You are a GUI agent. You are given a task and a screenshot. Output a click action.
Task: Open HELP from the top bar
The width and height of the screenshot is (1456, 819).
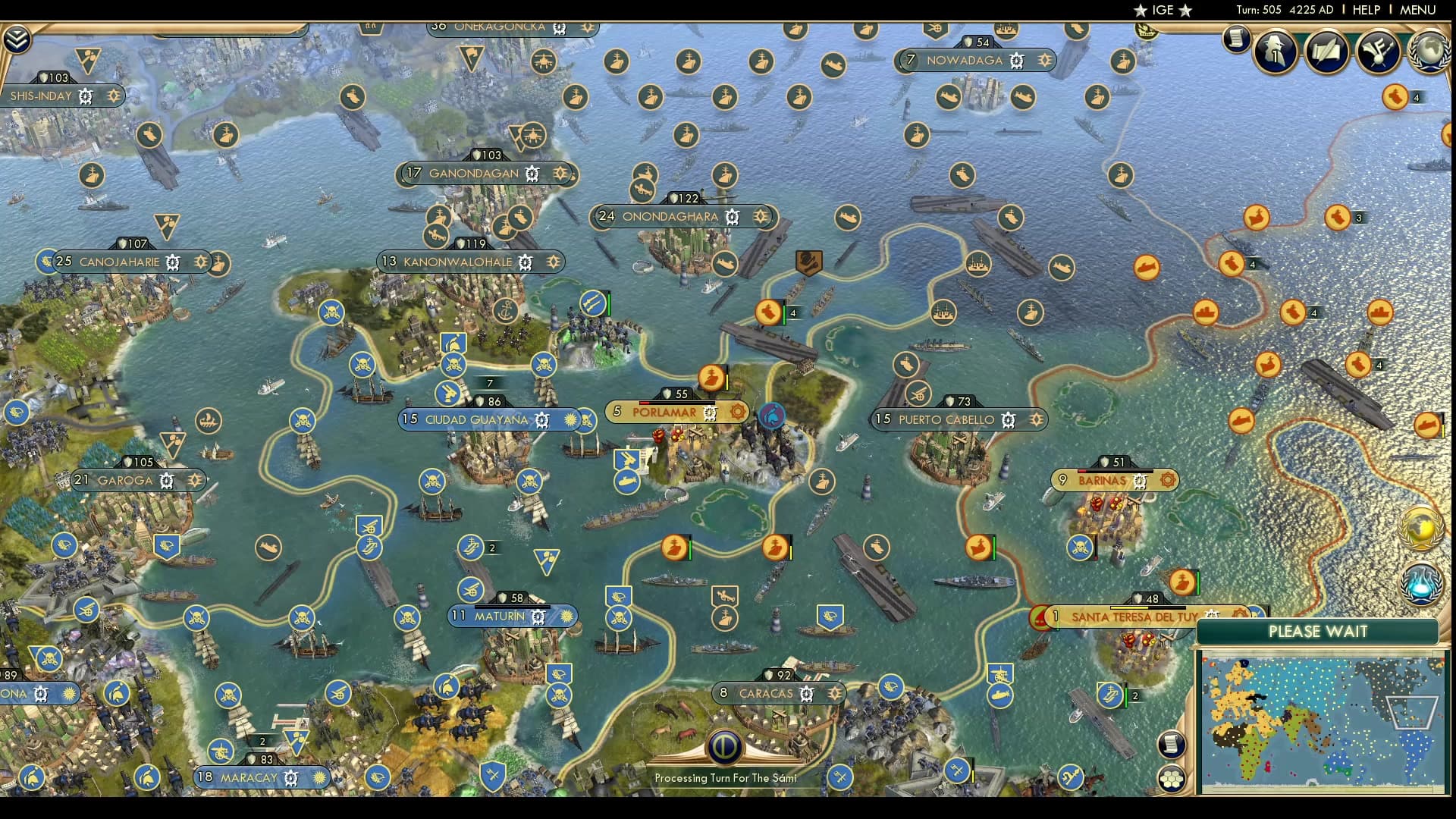click(x=1365, y=11)
